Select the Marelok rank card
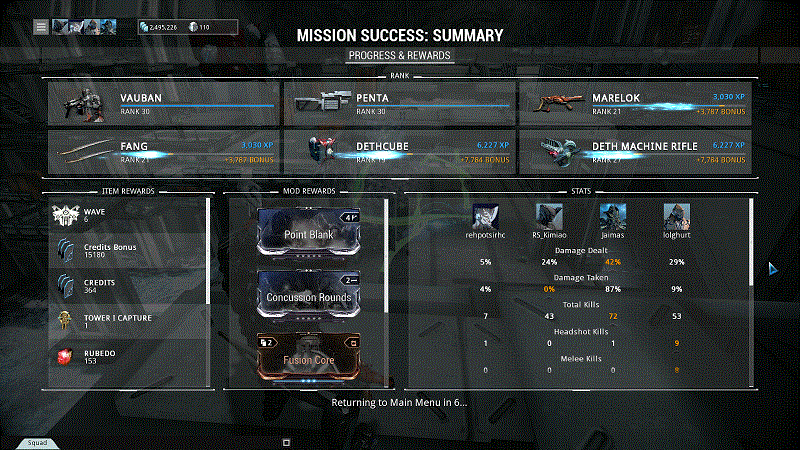 point(636,101)
